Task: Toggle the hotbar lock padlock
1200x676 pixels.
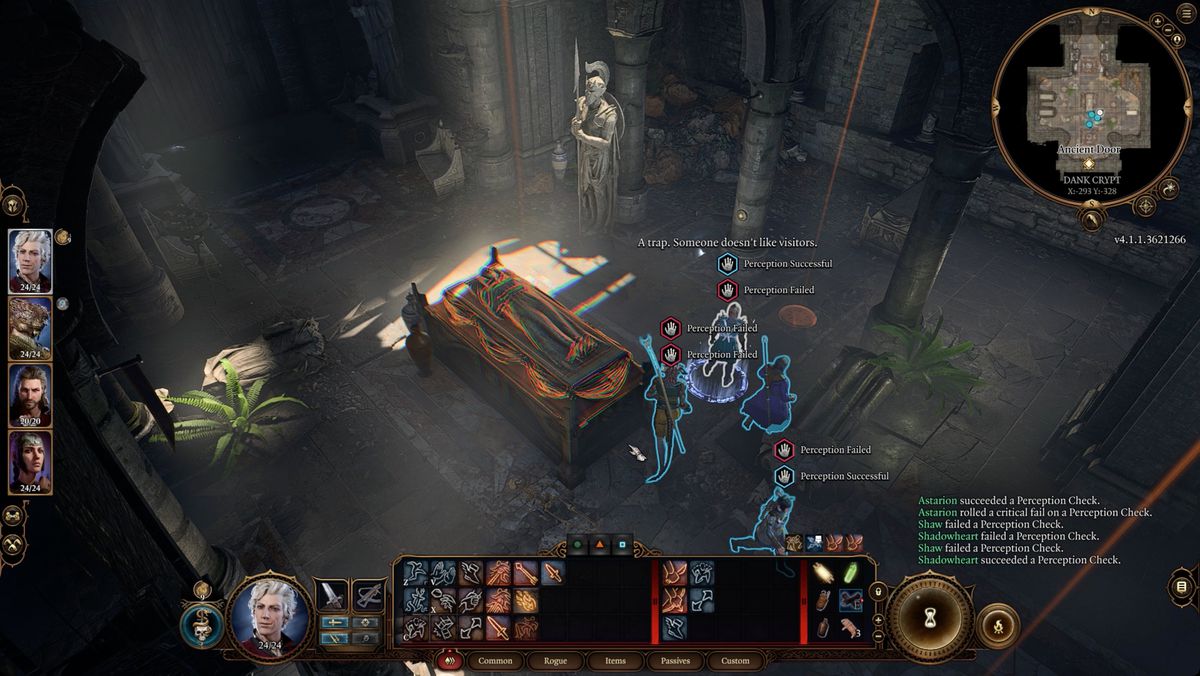Action: pyautogui.click(x=878, y=592)
